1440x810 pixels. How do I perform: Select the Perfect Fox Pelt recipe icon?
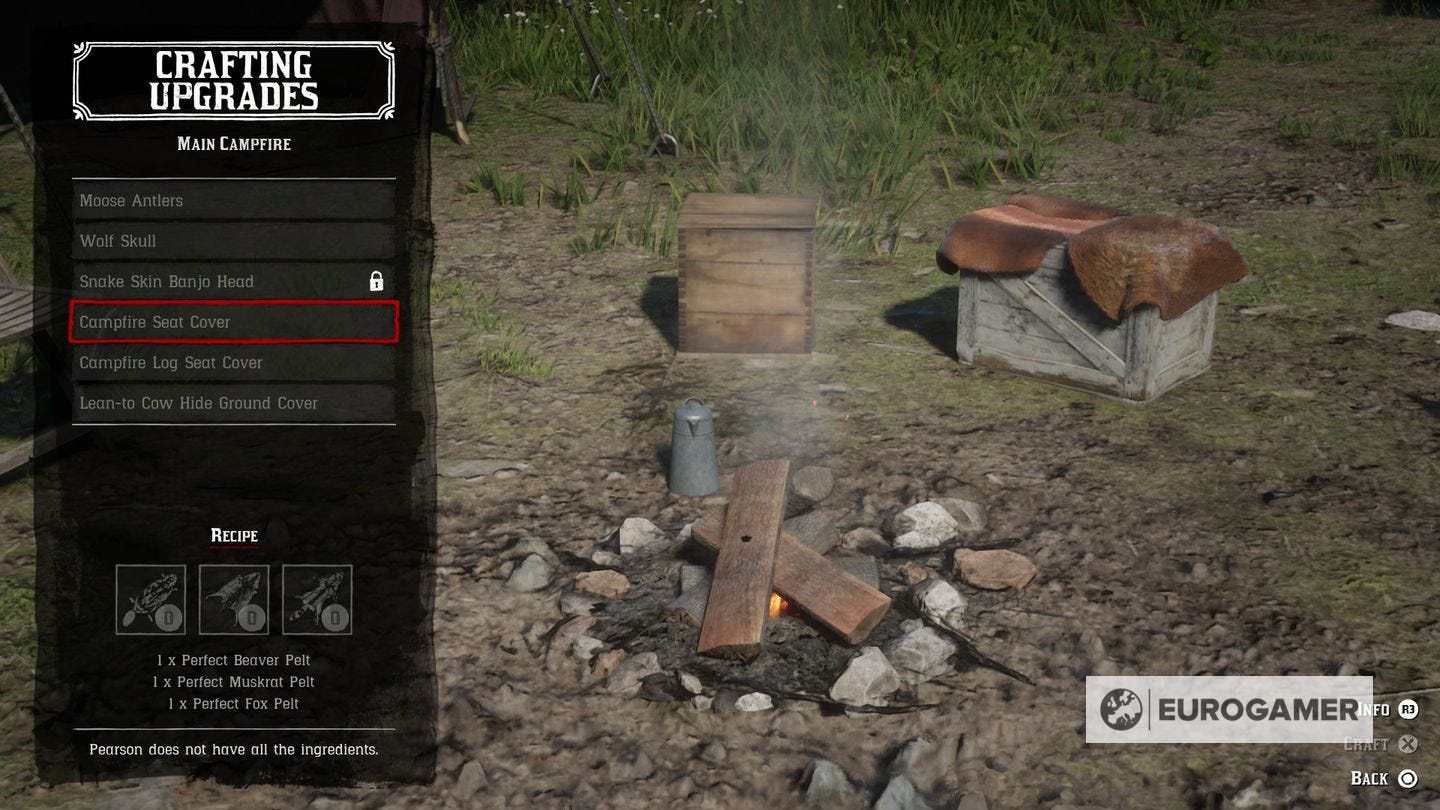tap(318, 598)
